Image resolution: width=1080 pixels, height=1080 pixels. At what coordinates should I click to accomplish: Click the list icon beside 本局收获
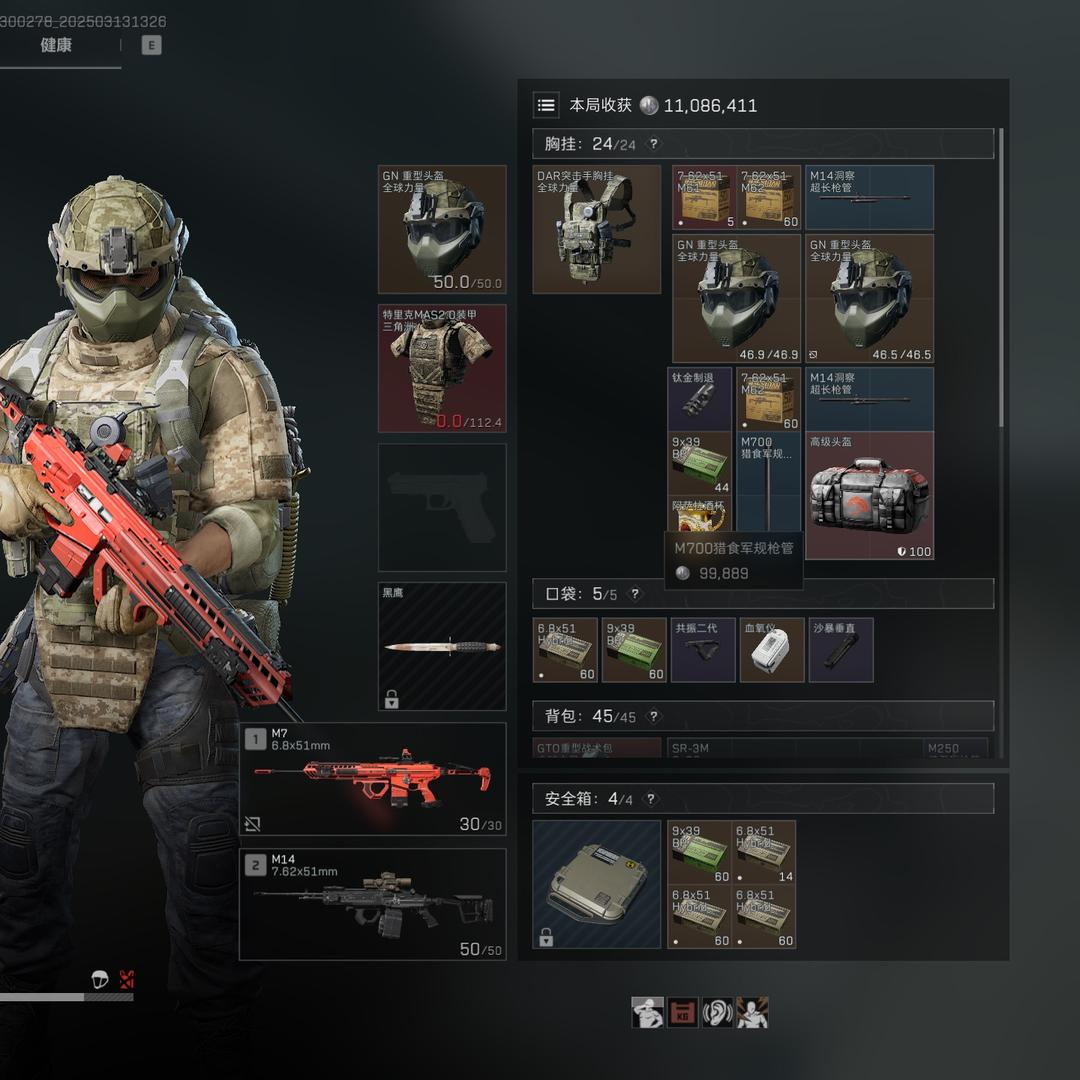546,105
